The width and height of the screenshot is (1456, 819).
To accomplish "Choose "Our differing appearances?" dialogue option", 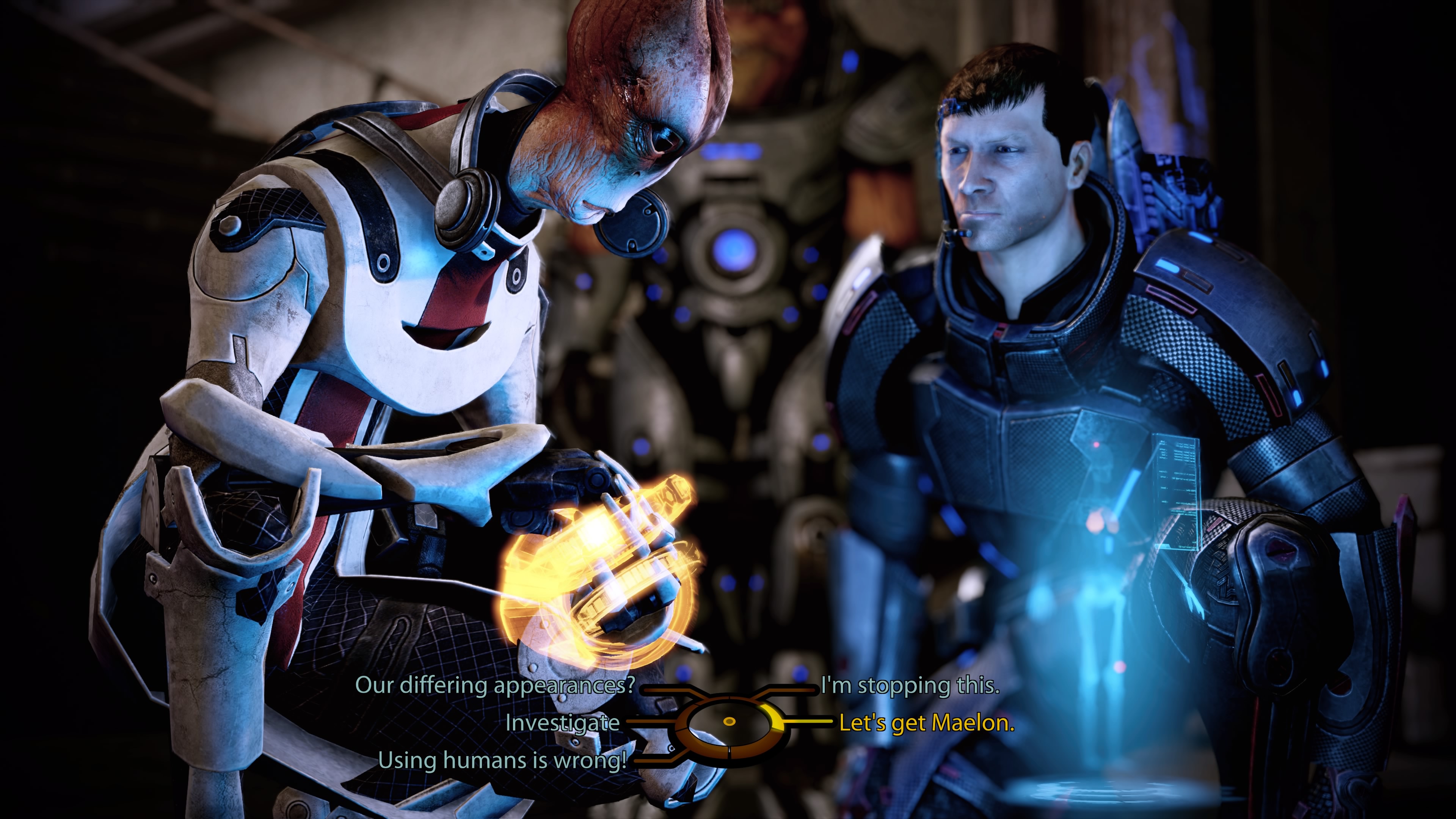I will point(495,685).
